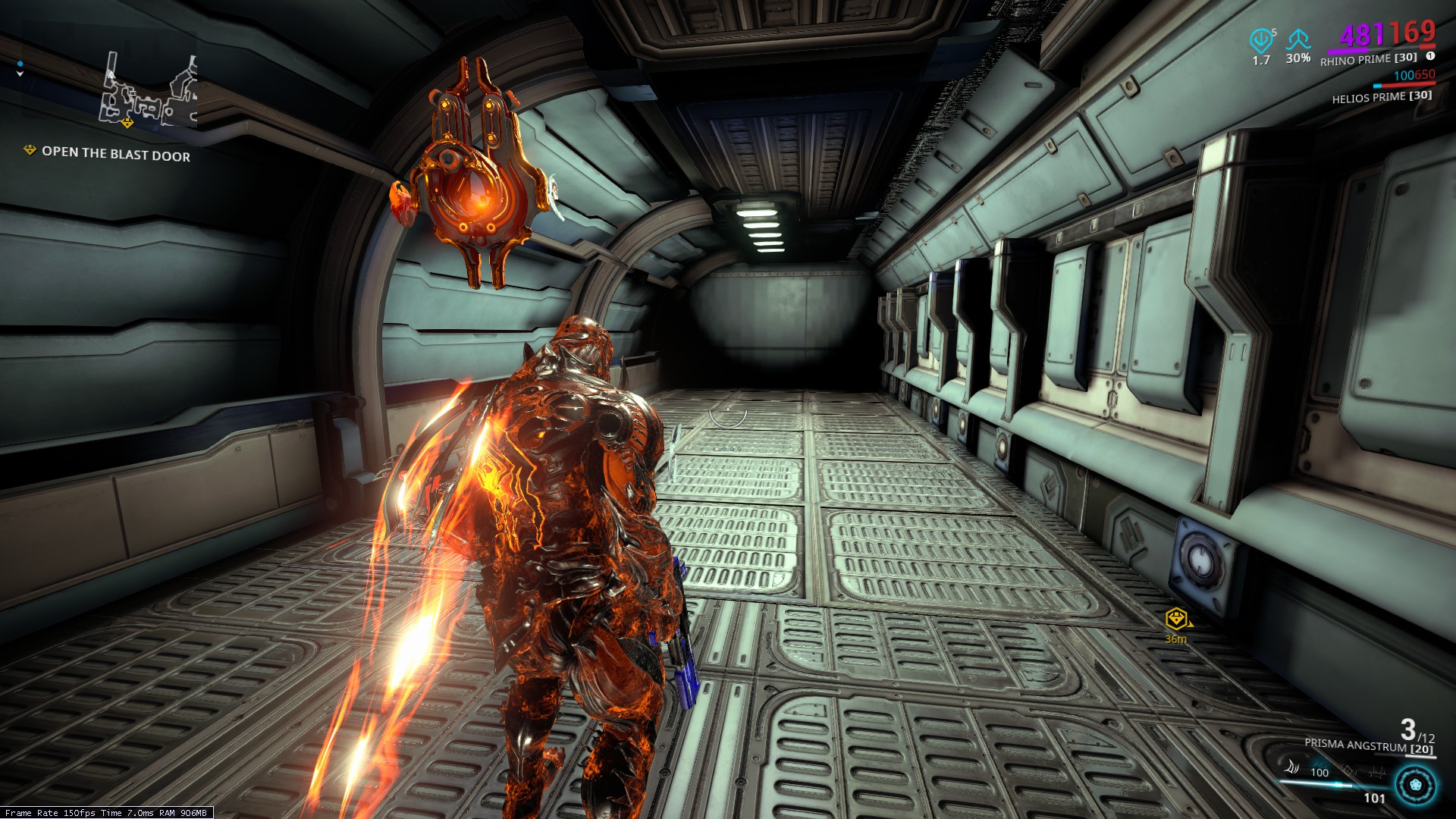Click the OPEN THE BLAST DOOR objective text

tap(115, 155)
